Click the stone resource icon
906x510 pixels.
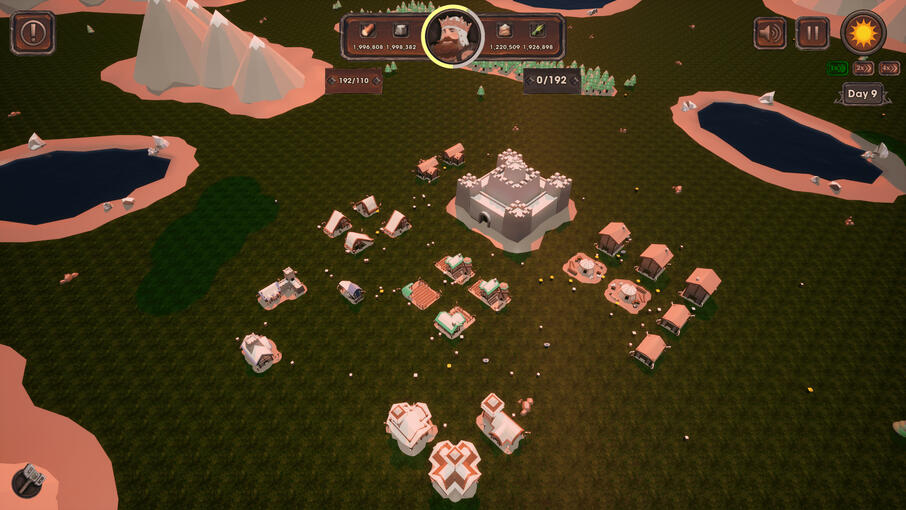tap(401, 30)
